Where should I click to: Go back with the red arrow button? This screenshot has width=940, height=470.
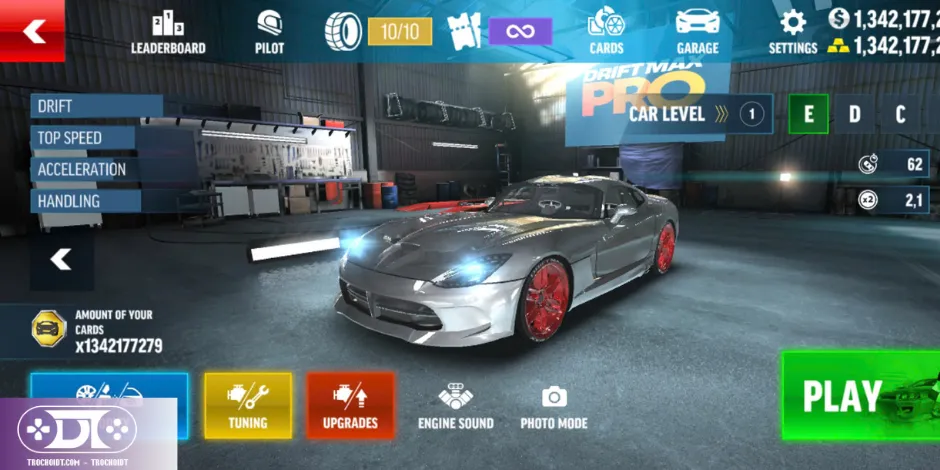pos(33,31)
